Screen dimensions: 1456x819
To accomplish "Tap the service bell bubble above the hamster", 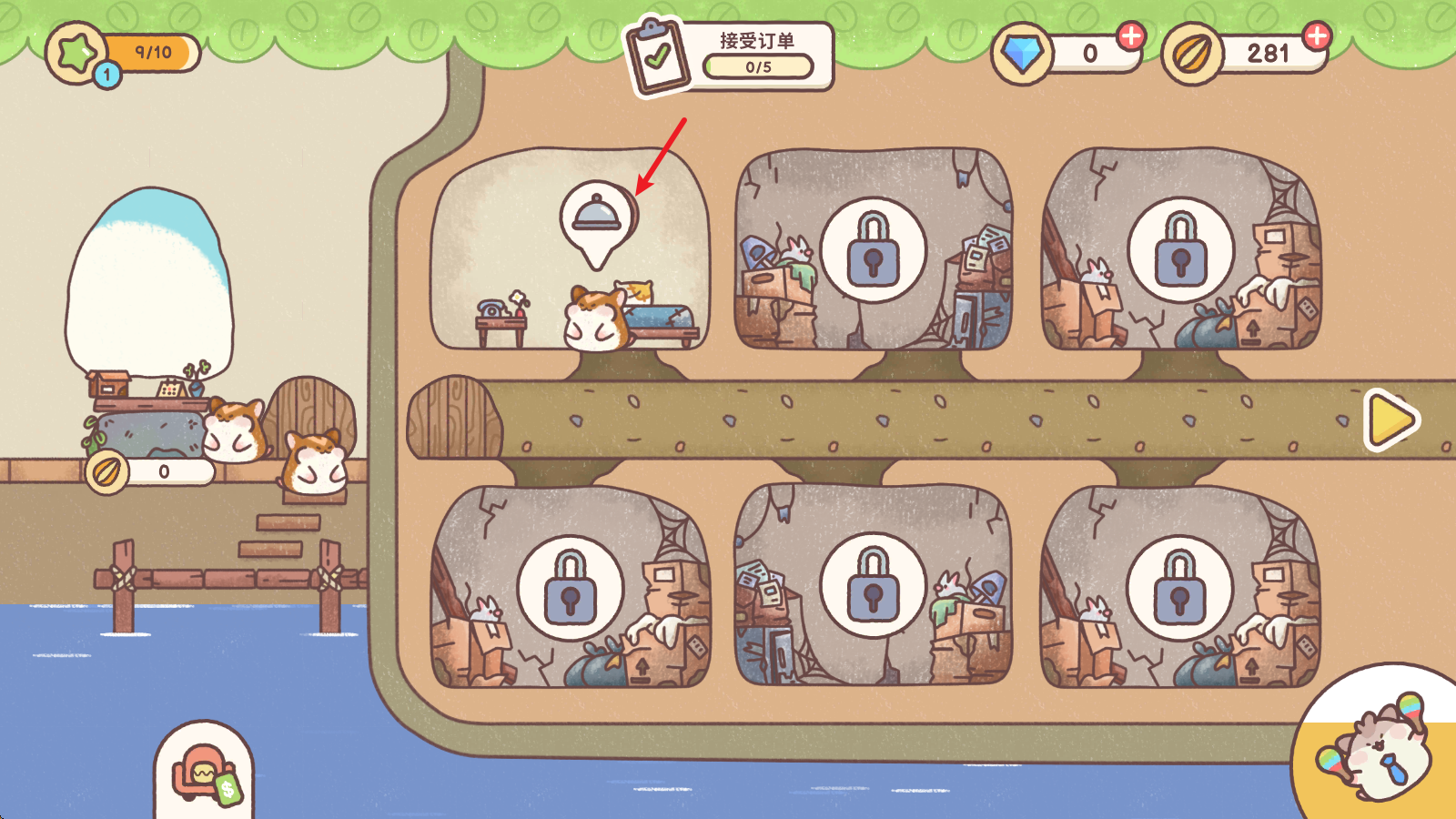I will coord(597,218).
